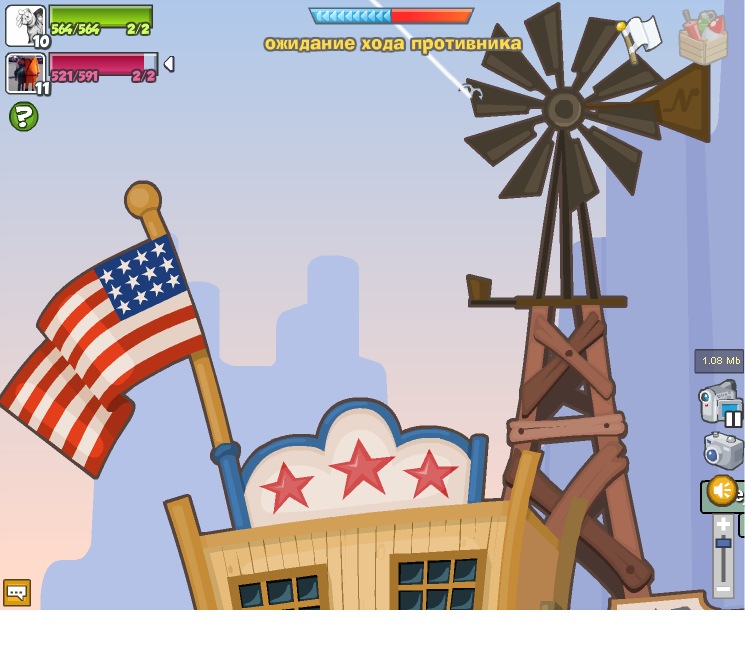
Task: Zoom in with the plus button
Action: 723,524
